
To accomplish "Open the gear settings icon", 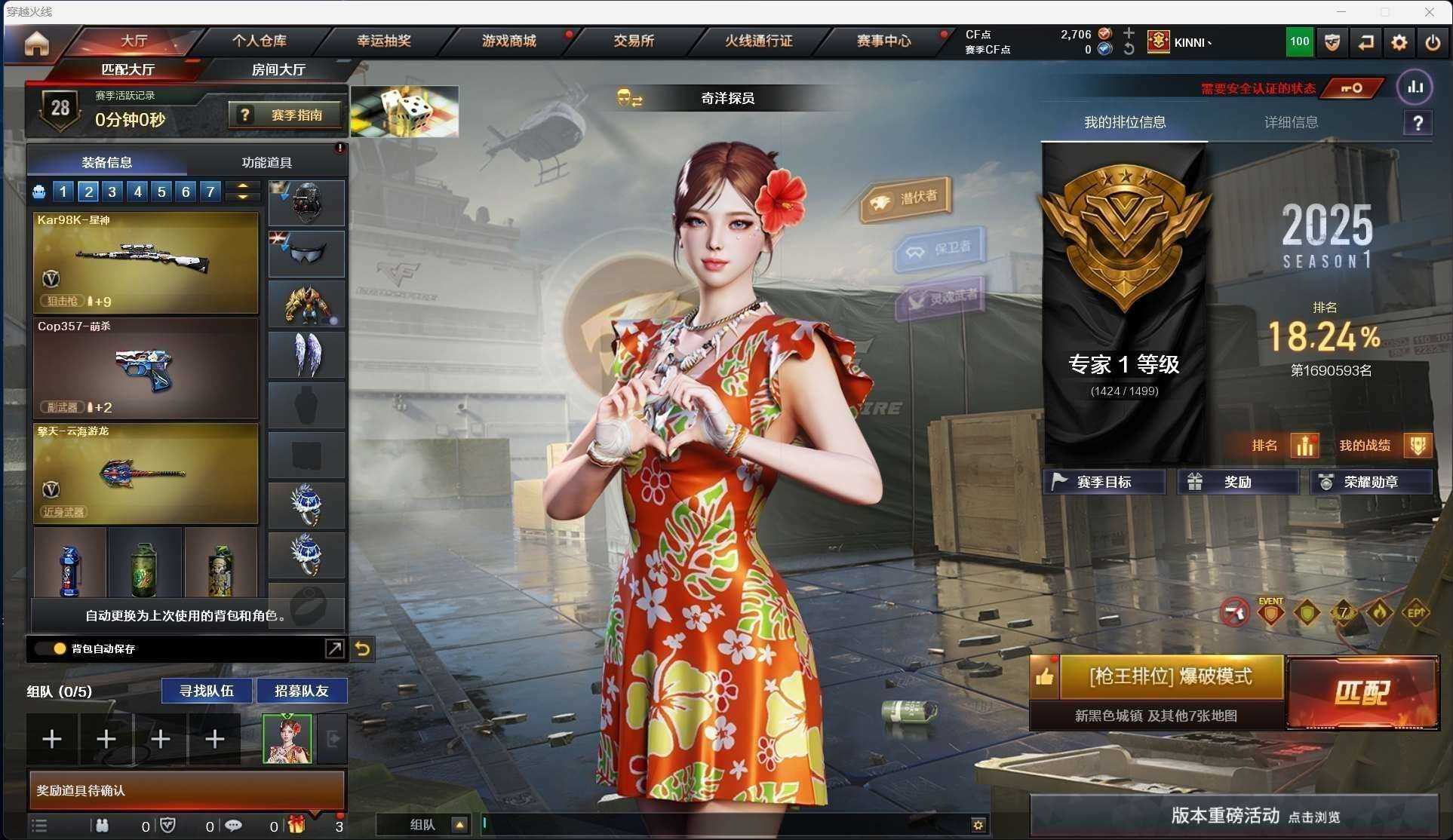I will tap(1399, 42).
